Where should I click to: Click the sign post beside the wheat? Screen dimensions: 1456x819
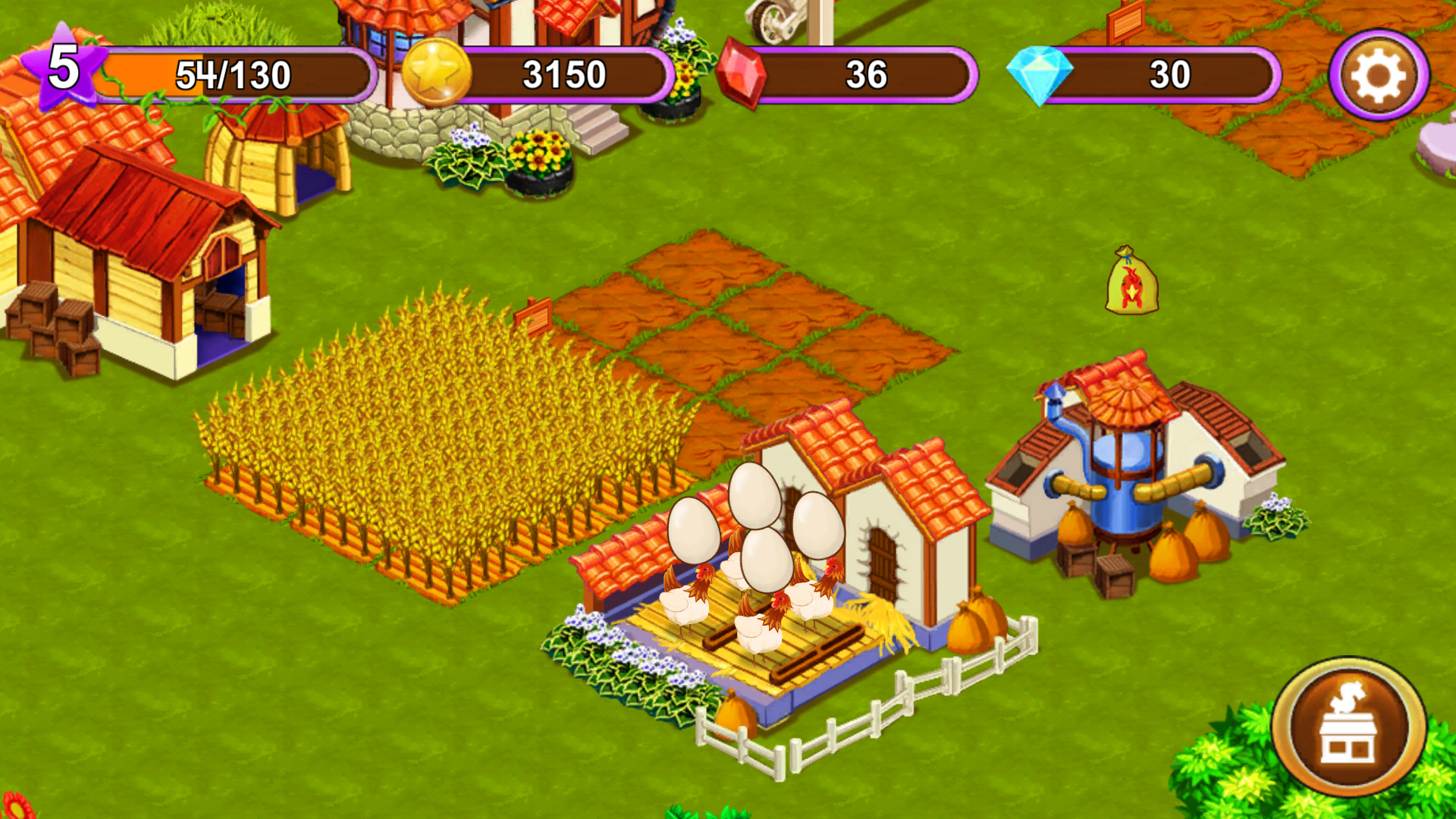click(x=533, y=315)
